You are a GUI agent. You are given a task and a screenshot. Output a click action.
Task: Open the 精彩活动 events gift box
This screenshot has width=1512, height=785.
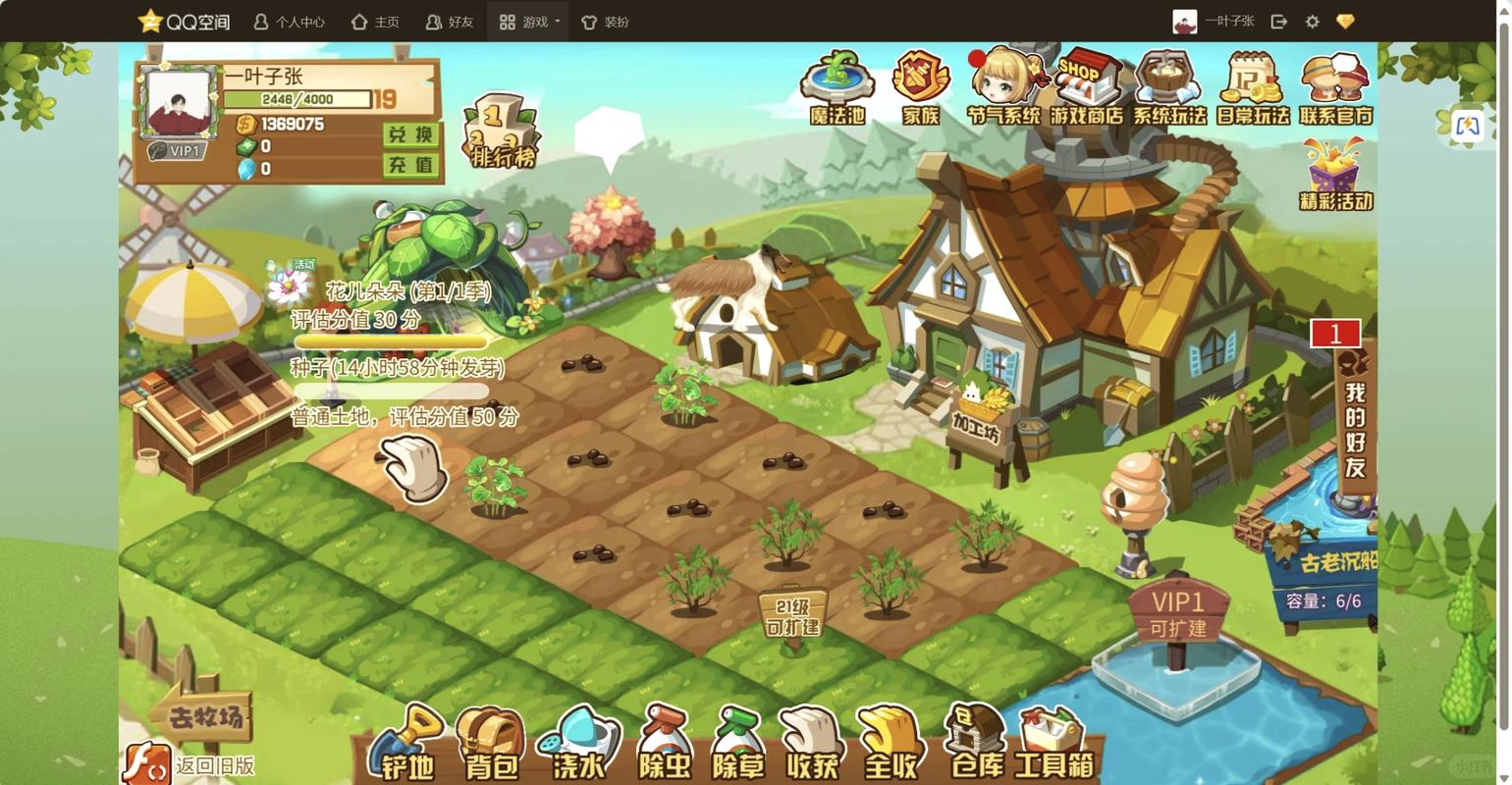point(1335,177)
